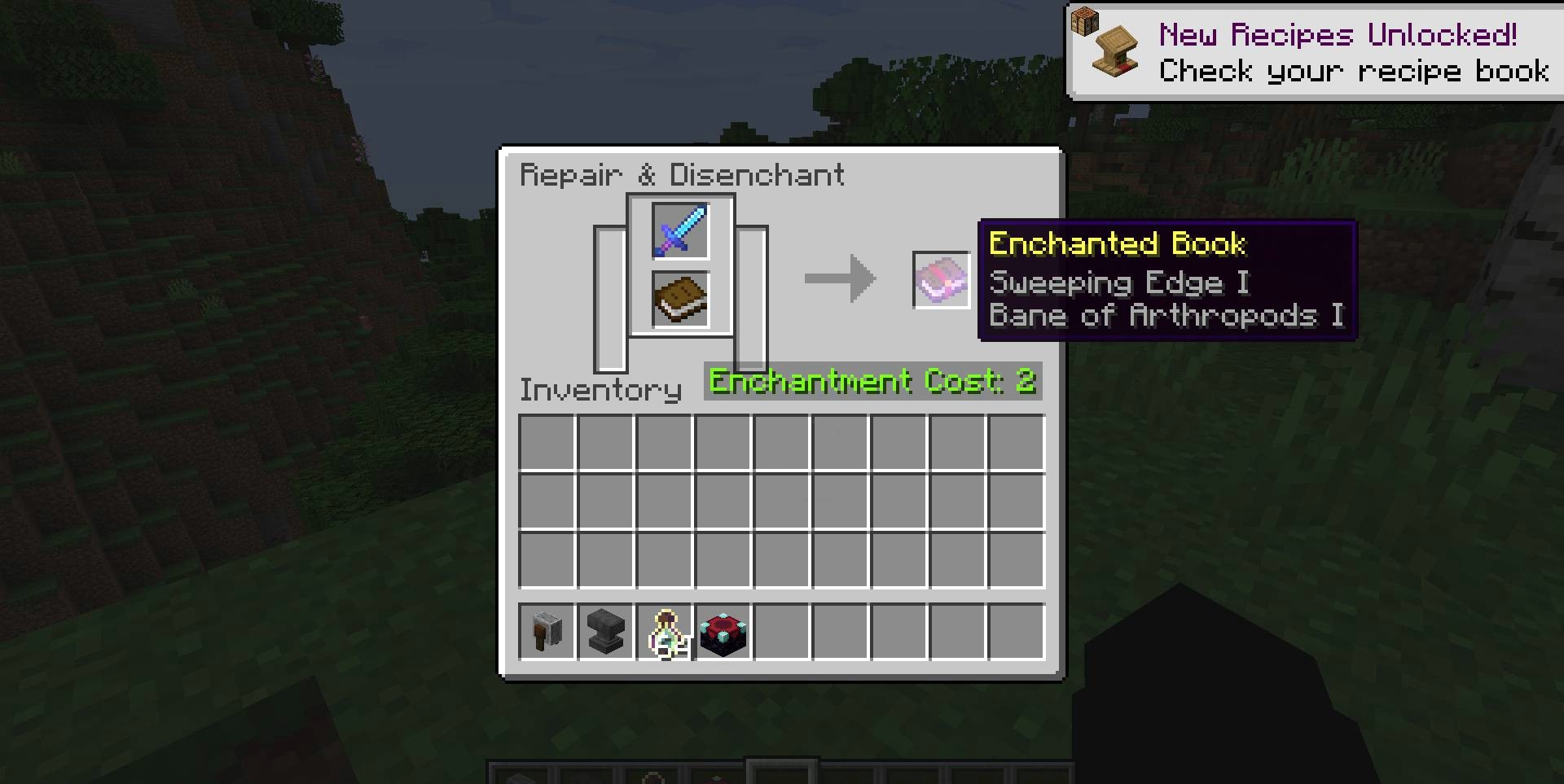The height and width of the screenshot is (784, 1564).
Task: Select the red ritual table block in hotbar
Action: coord(723,633)
